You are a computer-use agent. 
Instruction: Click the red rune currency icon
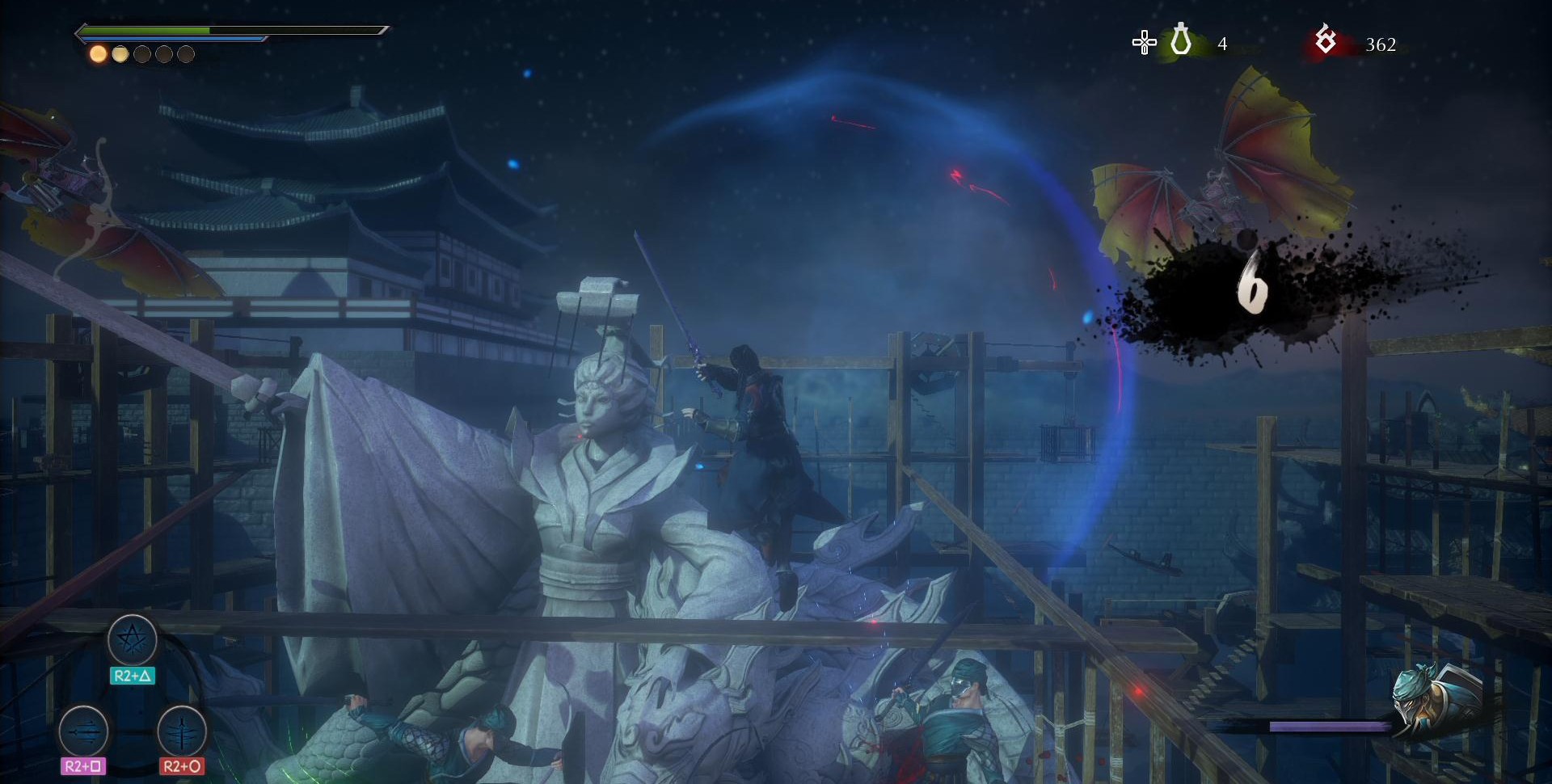point(1325,40)
